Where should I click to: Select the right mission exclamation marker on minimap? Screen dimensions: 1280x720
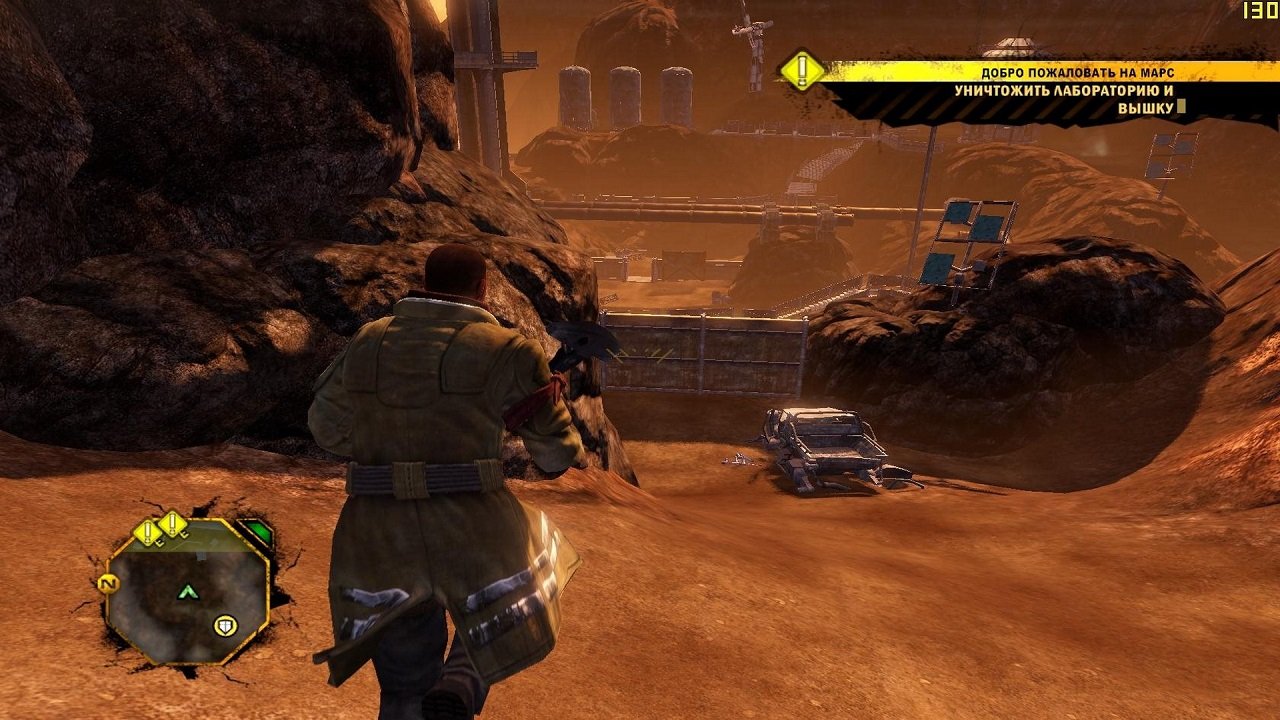point(171,525)
